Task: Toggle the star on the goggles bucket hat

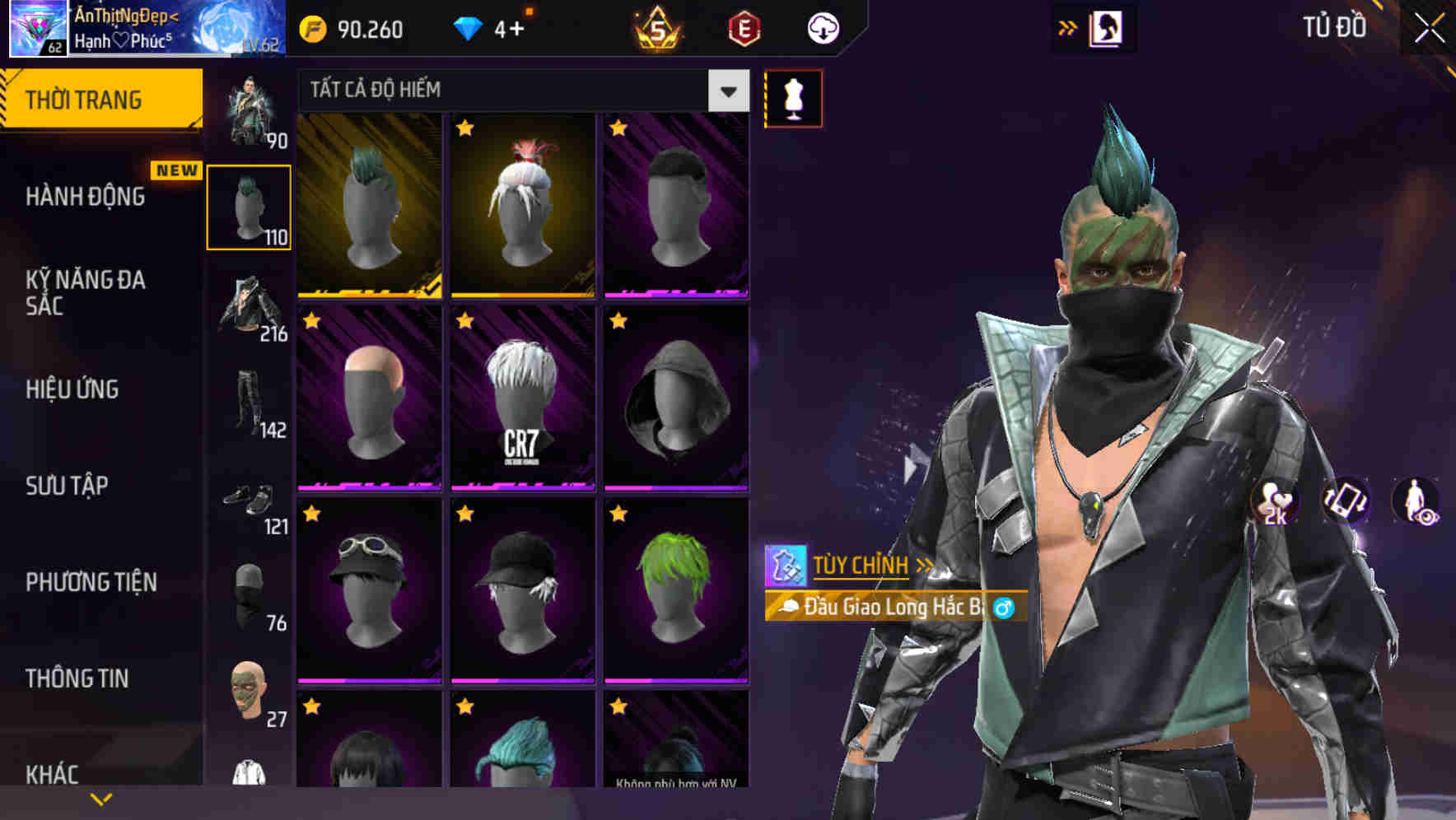Action: tap(311, 515)
